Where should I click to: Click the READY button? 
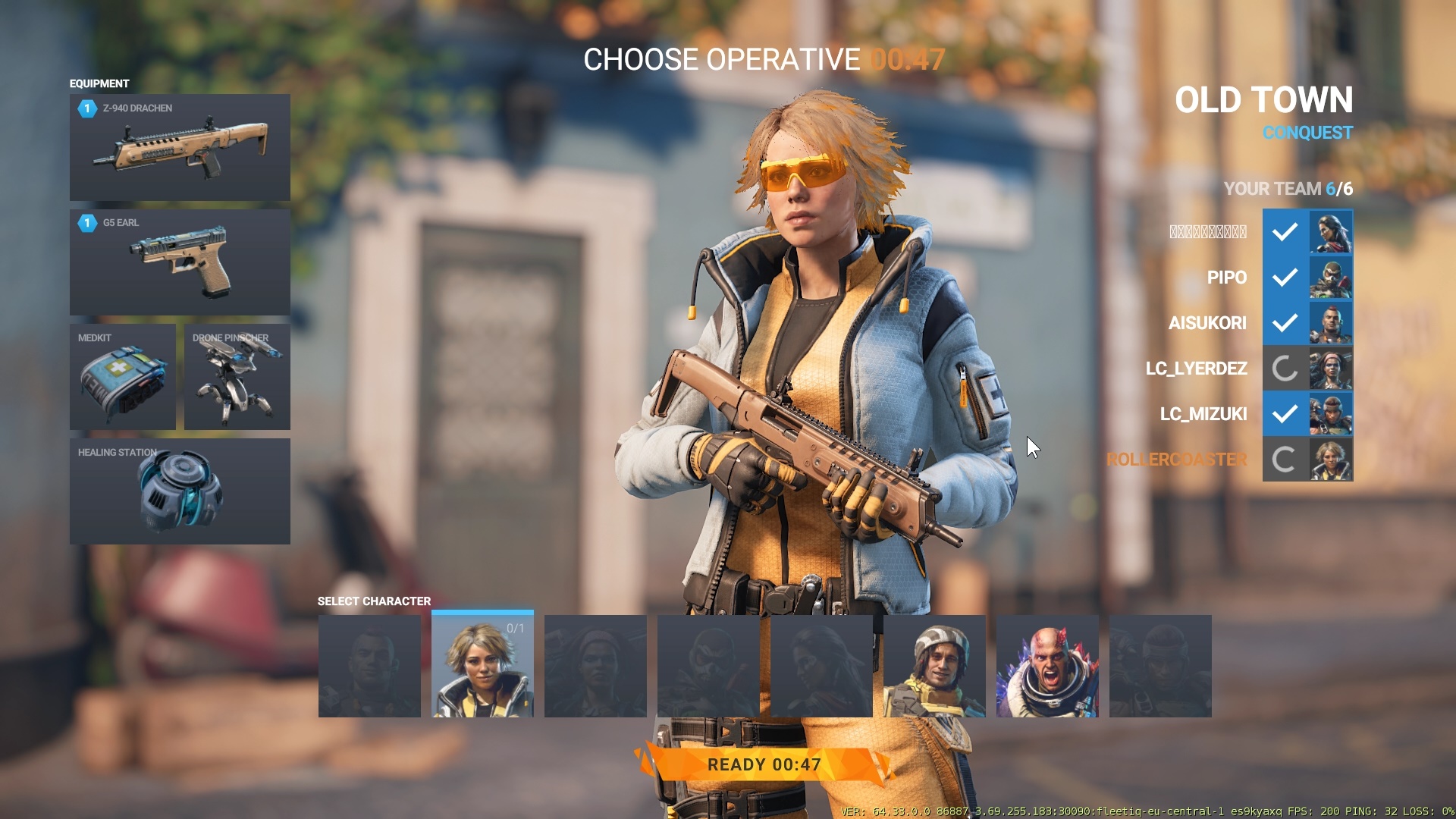[x=764, y=764]
